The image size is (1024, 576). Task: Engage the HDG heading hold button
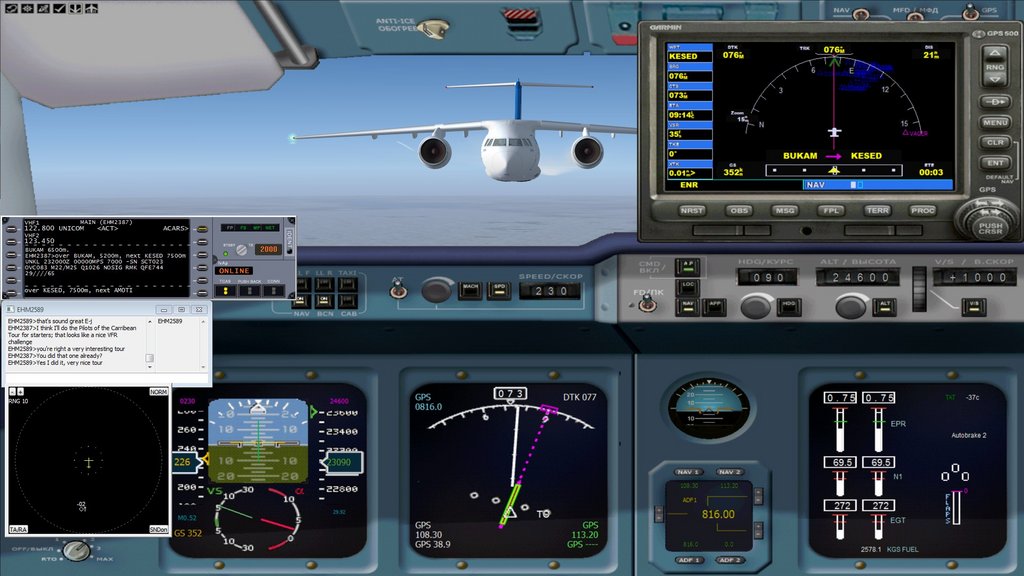point(789,304)
